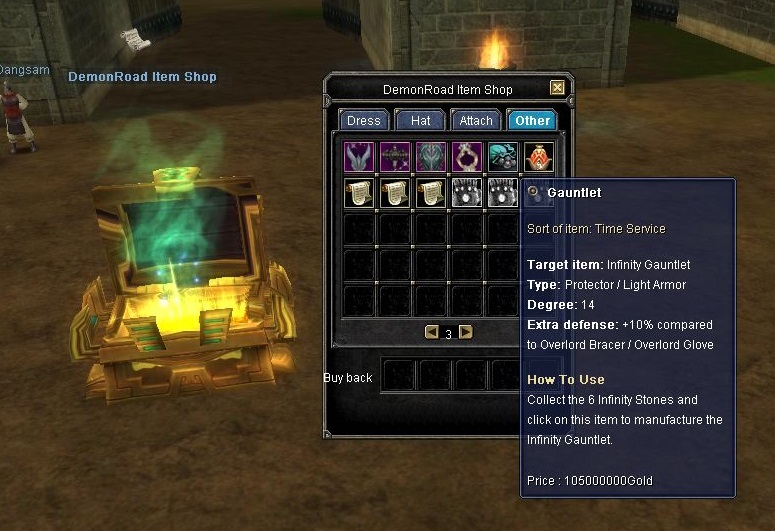Go to the previous shop page
Viewport: 775px width, 531px height.
(x=432, y=332)
